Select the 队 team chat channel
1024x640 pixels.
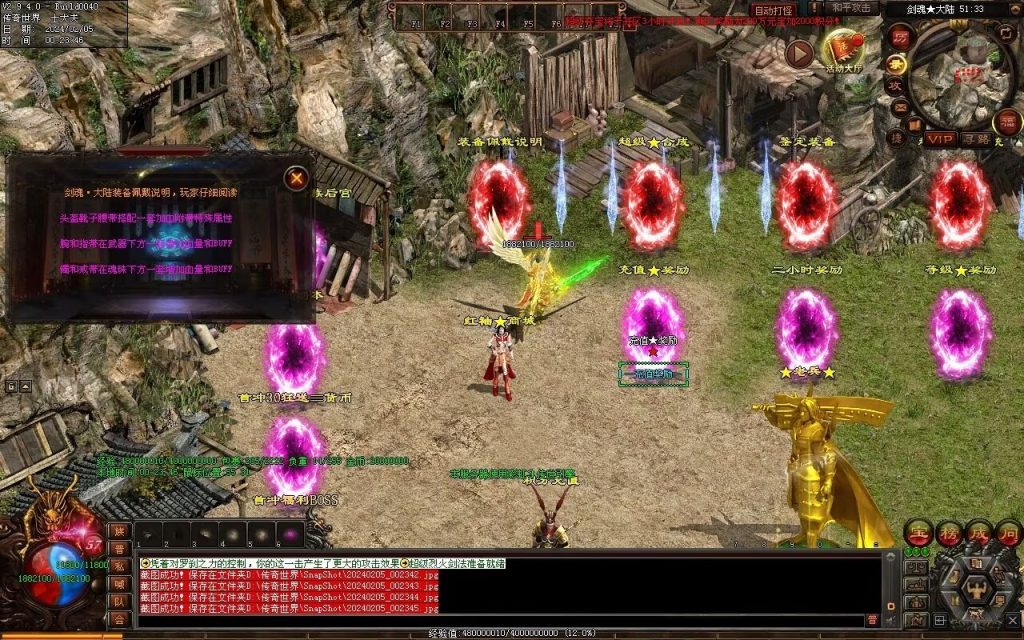pyautogui.click(x=119, y=601)
